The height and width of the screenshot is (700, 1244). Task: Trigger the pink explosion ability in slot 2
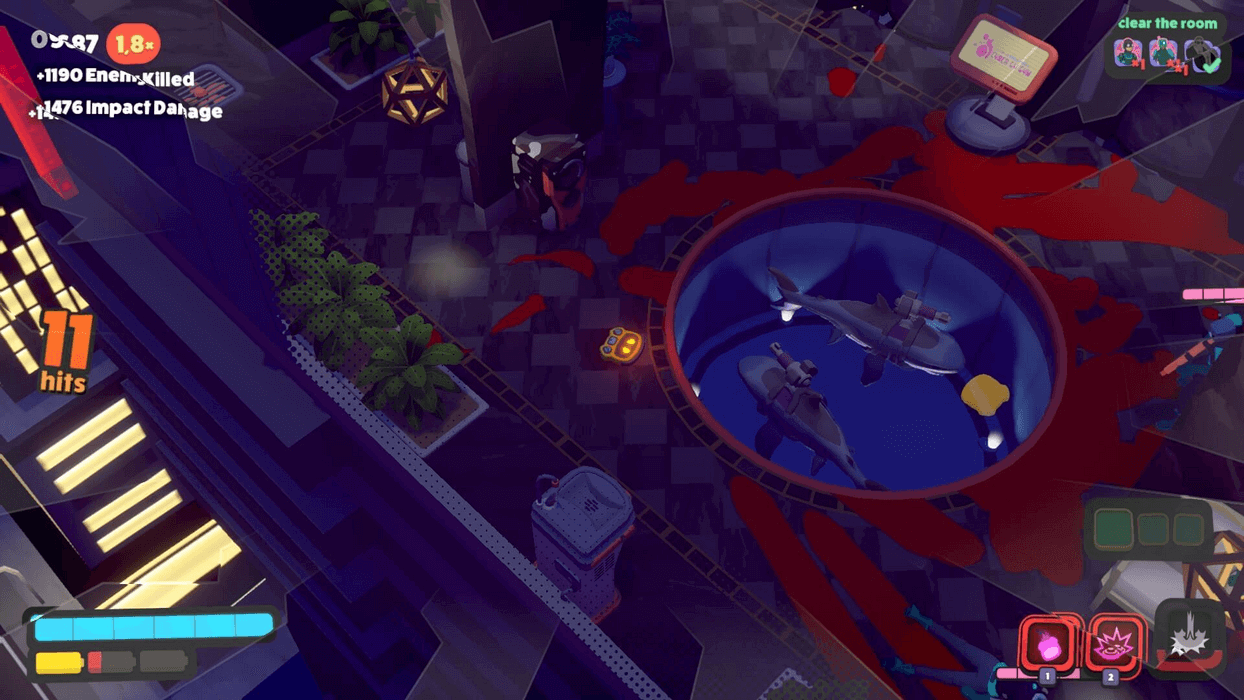1112,643
